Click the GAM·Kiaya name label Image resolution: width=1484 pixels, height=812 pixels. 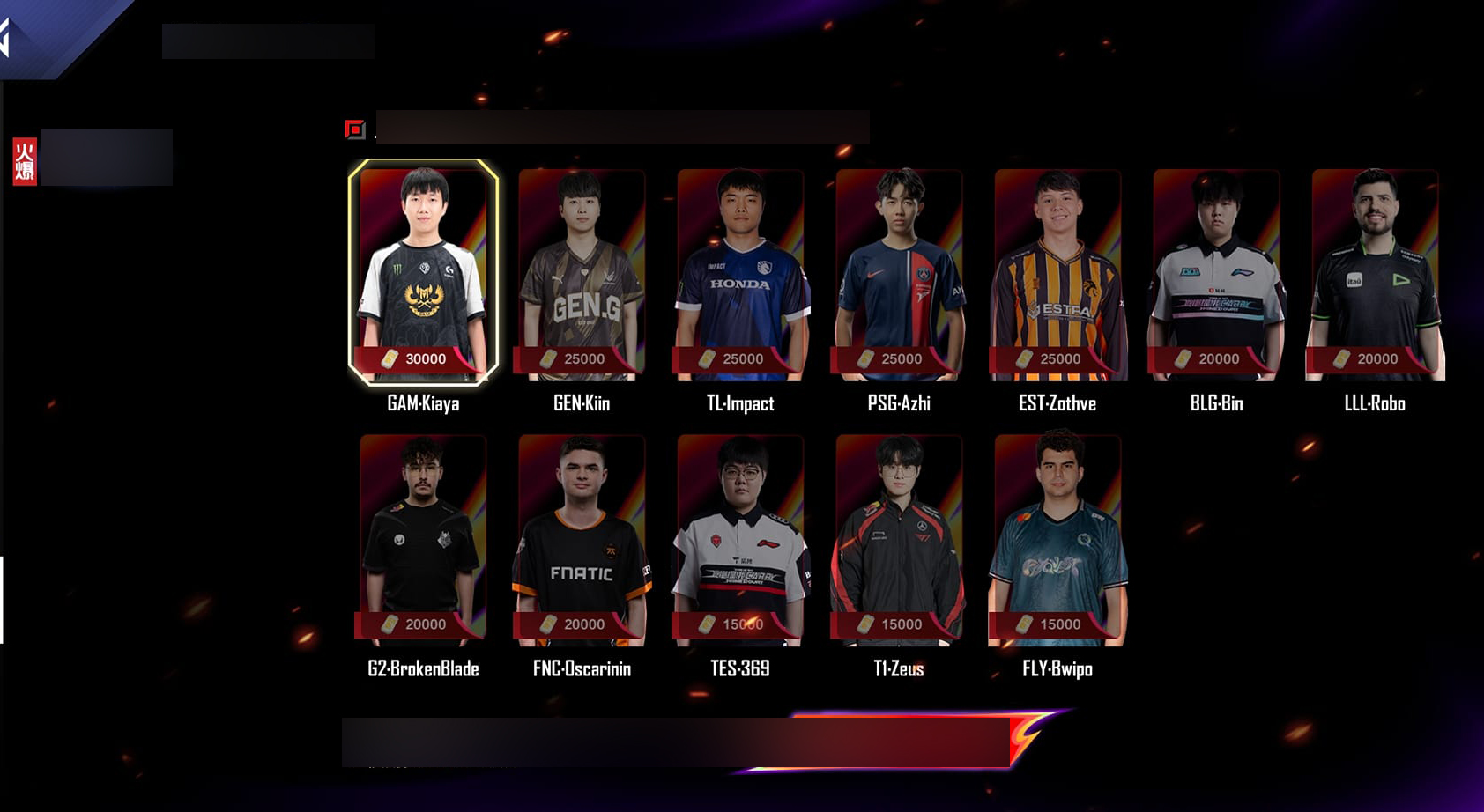[421, 403]
